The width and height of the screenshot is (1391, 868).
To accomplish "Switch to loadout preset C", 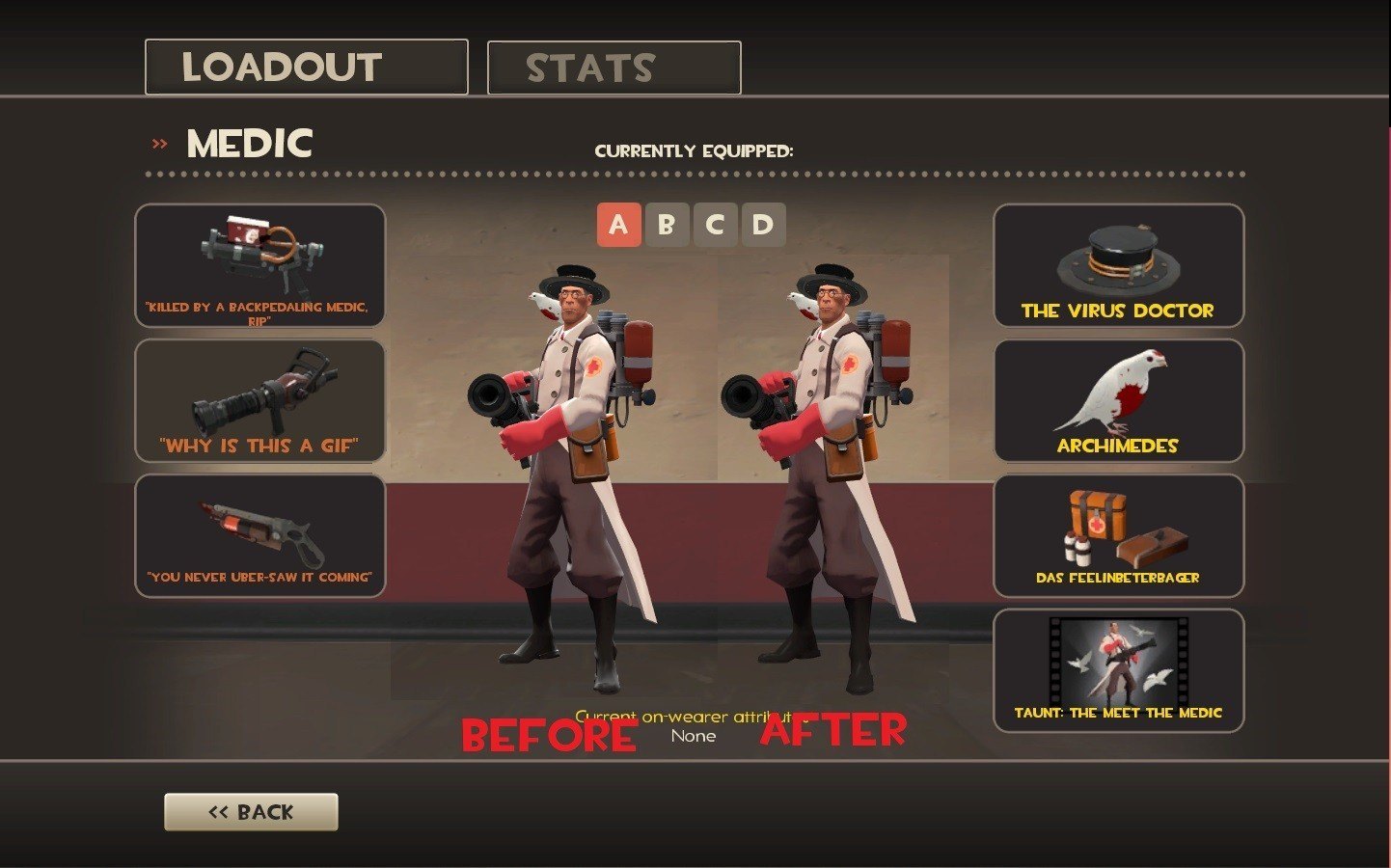I will pos(715,226).
